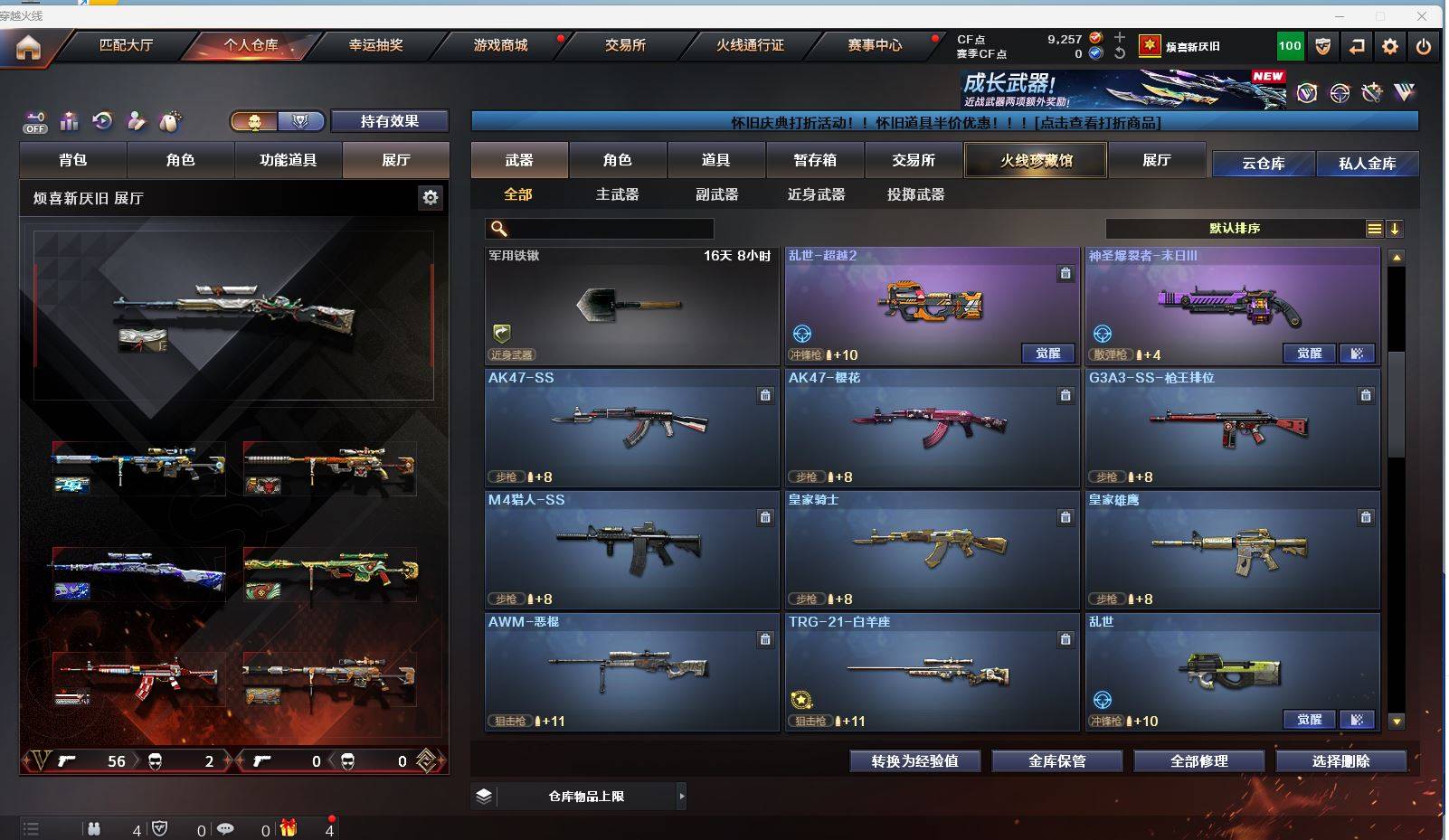1449x840 pixels.
Task: Select the AK47-樱花 weapon slot
Action: click(x=932, y=427)
